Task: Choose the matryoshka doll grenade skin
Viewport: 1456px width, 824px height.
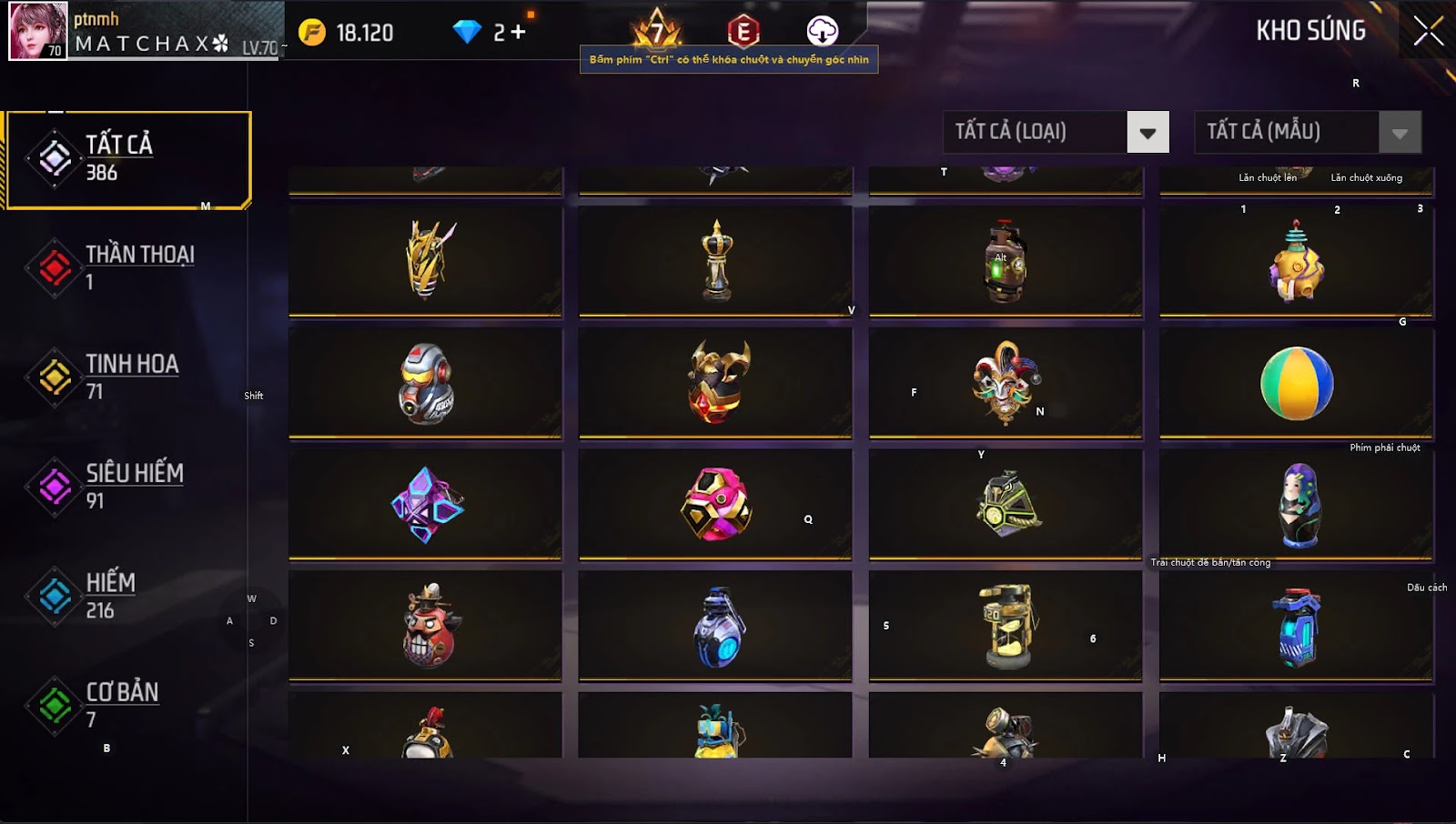Action: 1297,505
